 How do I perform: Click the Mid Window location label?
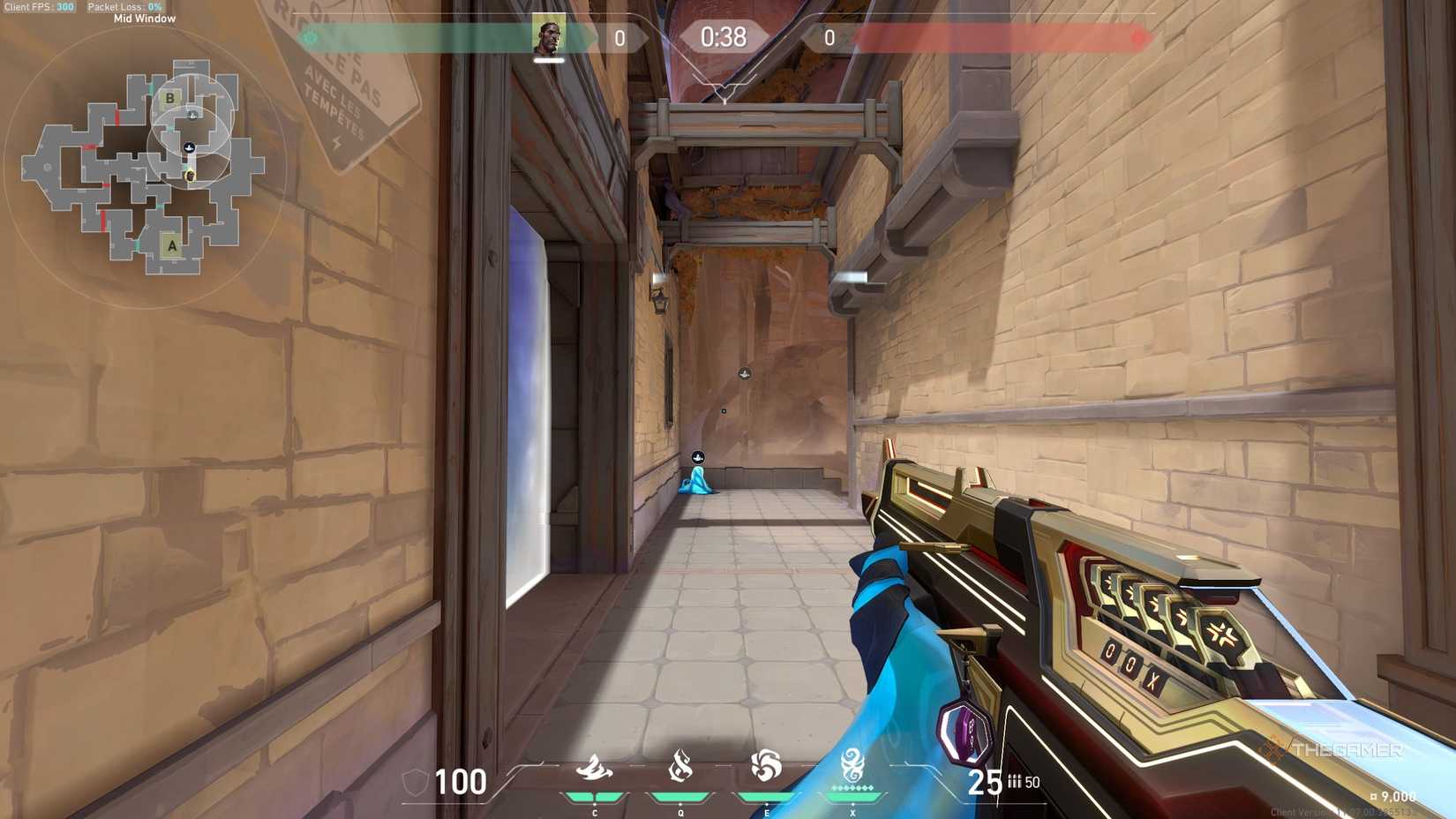point(144,18)
